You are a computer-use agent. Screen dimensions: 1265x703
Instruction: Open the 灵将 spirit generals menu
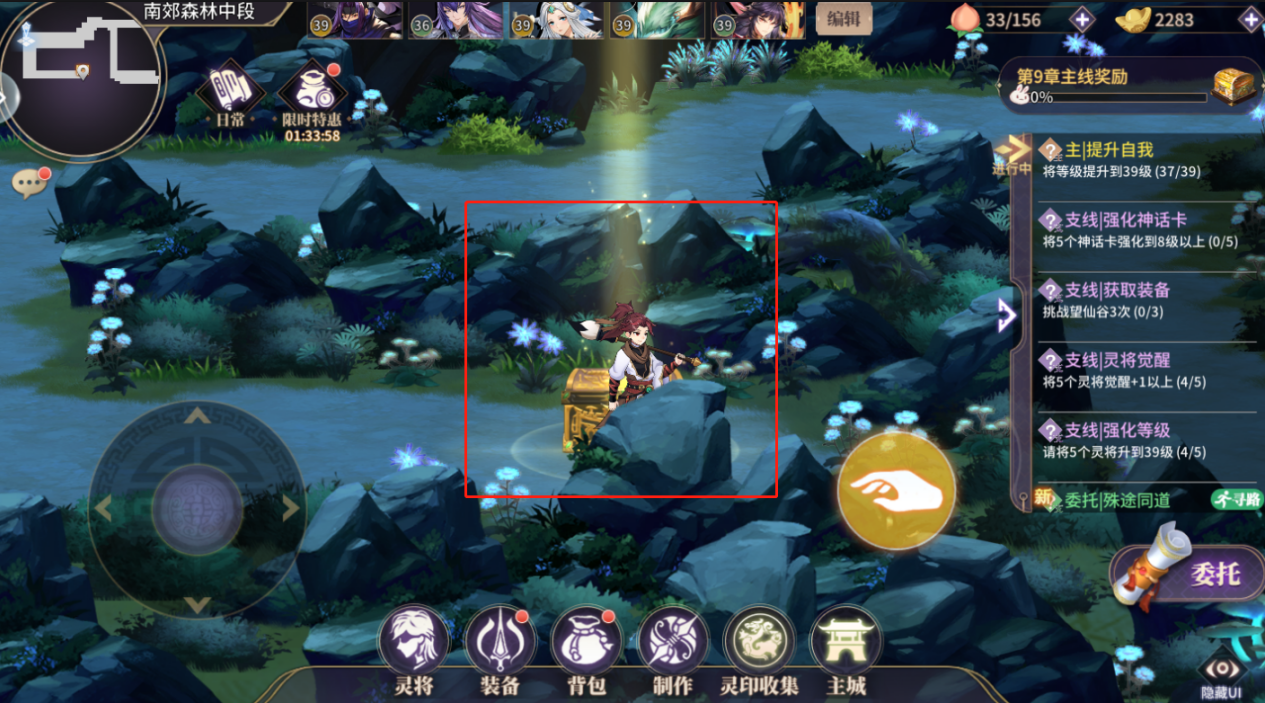click(413, 641)
